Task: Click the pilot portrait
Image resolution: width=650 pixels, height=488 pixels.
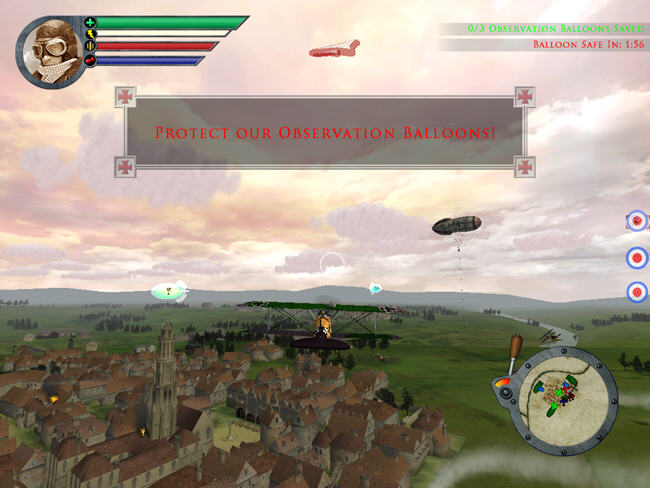Action: 48,50
